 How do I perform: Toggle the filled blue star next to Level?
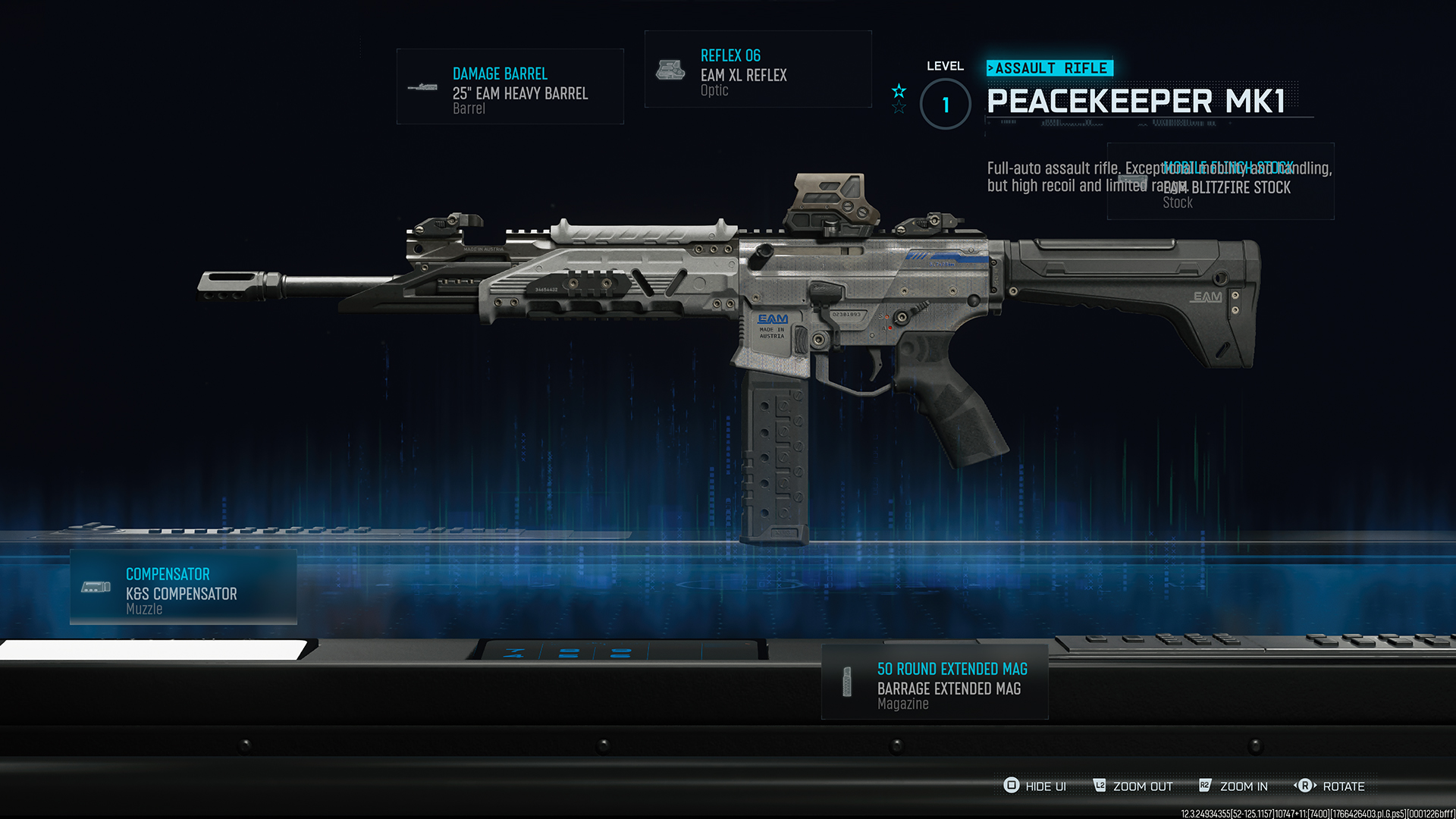click(x=899, y=92)
